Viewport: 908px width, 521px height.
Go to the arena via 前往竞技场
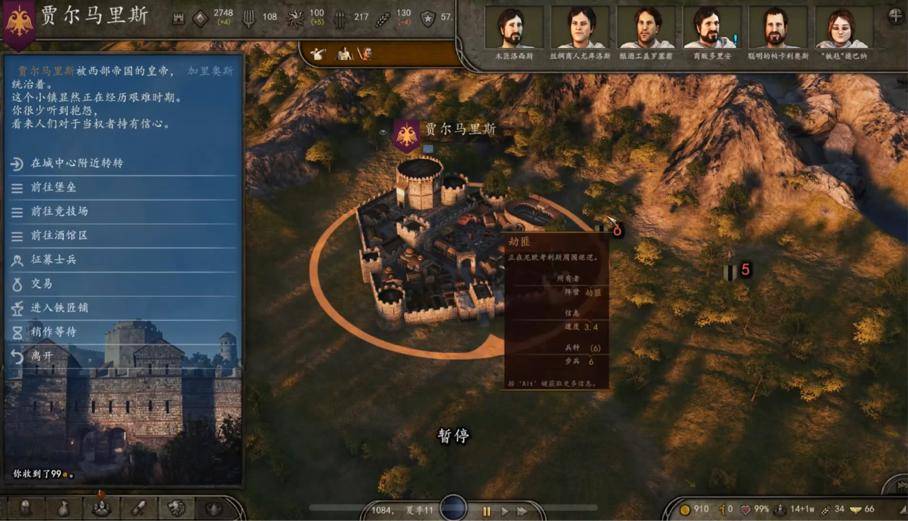point(60,211)
